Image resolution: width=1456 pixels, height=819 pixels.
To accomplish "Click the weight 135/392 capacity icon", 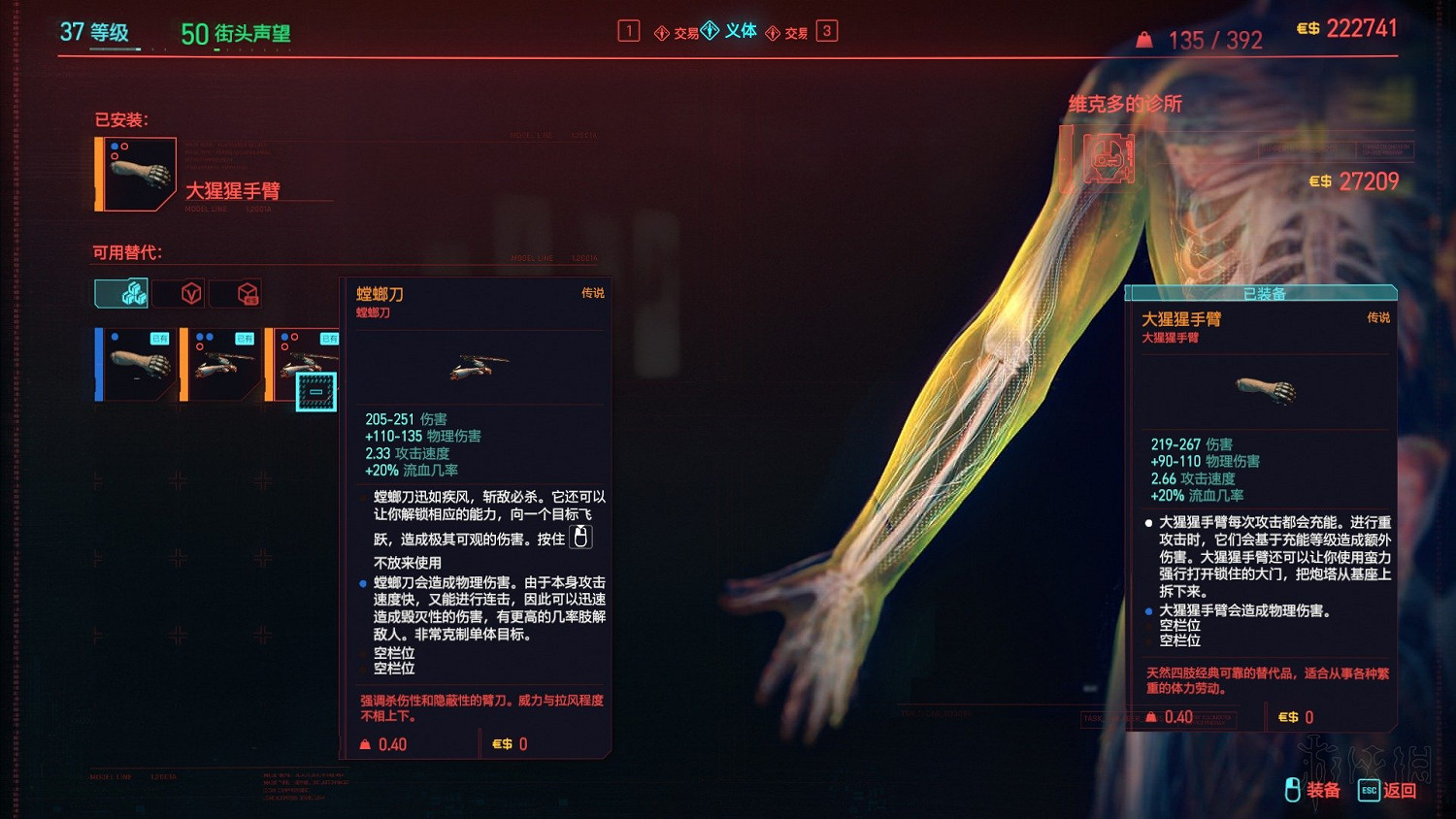I will (x=1143, y=40).
